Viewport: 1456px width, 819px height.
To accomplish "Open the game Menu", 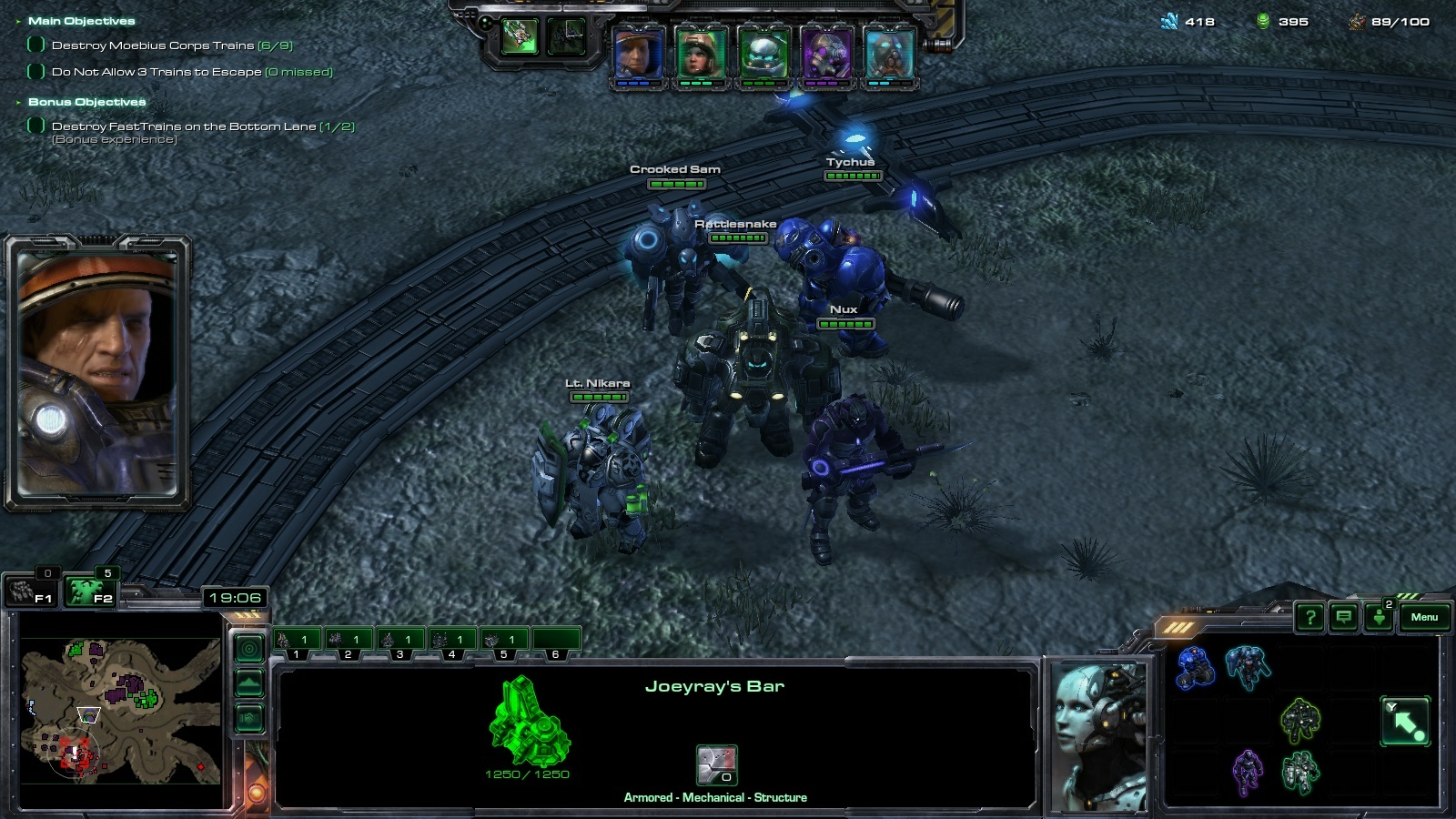I will point(1424,617).
